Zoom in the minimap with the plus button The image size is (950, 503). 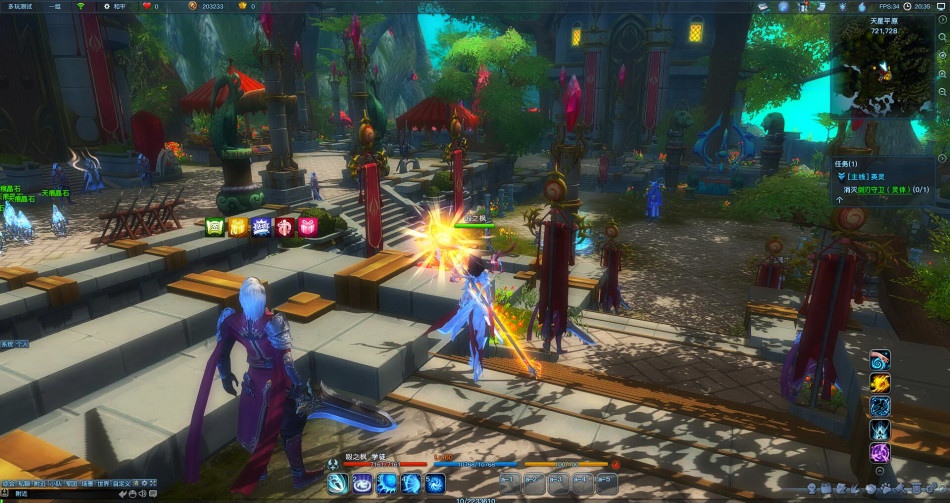(942, 76)
